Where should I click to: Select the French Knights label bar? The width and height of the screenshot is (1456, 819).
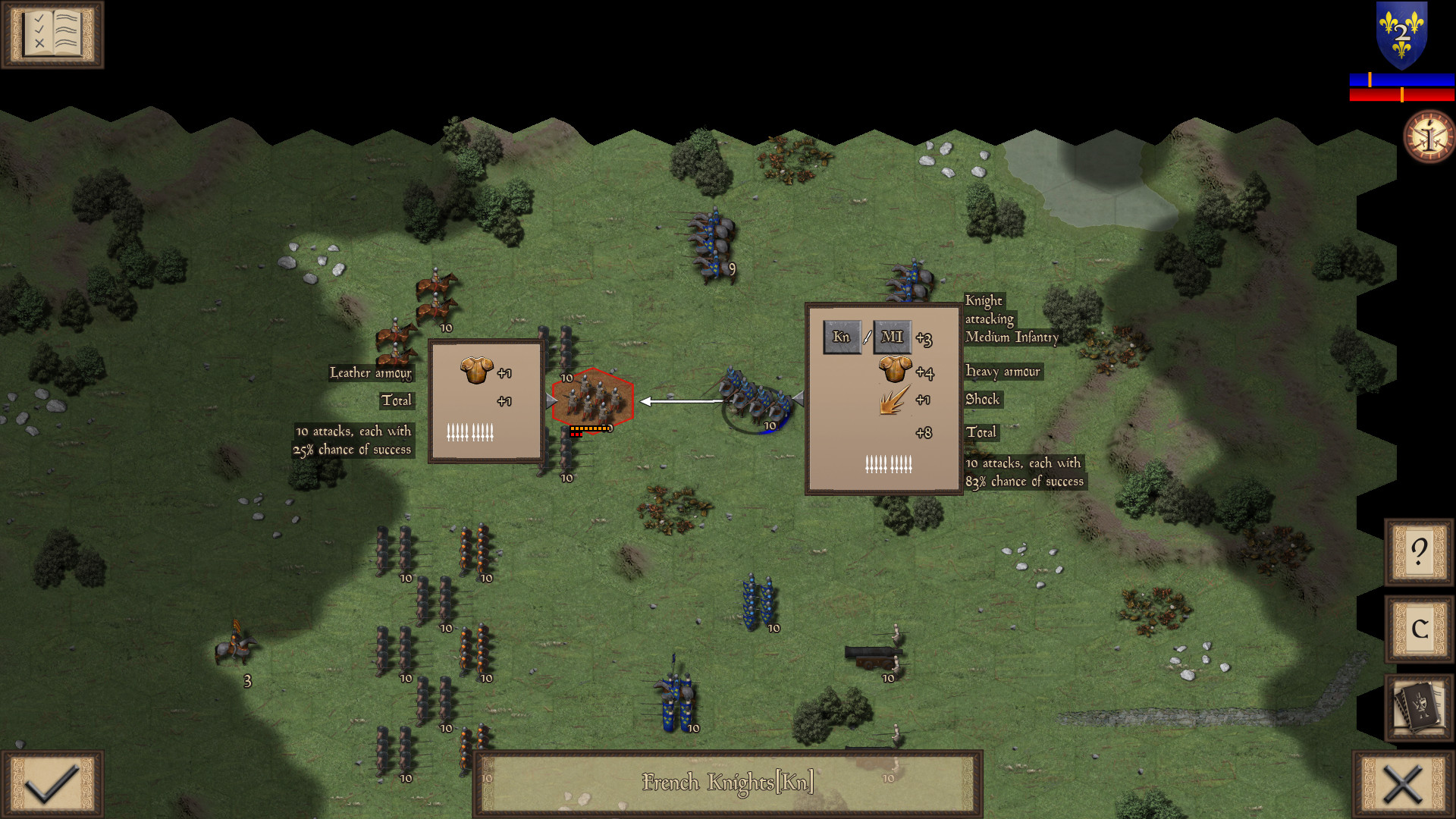coord(726,782)
